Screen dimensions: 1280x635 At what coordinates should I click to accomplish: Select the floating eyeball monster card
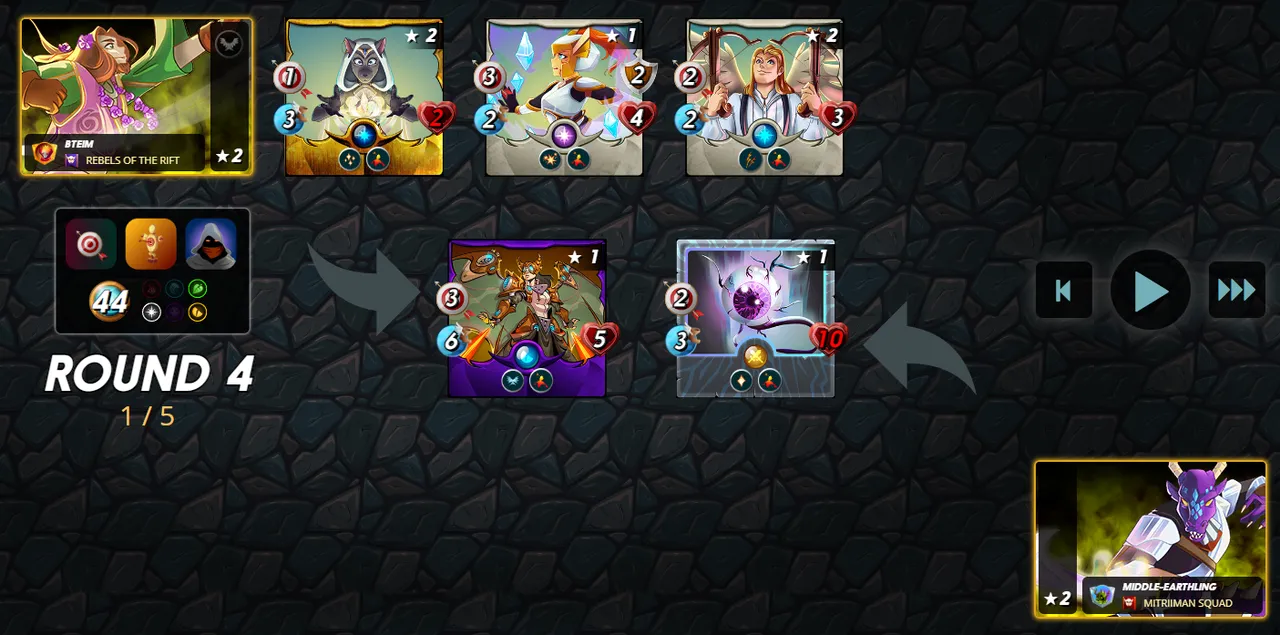(x=755, y=318)
